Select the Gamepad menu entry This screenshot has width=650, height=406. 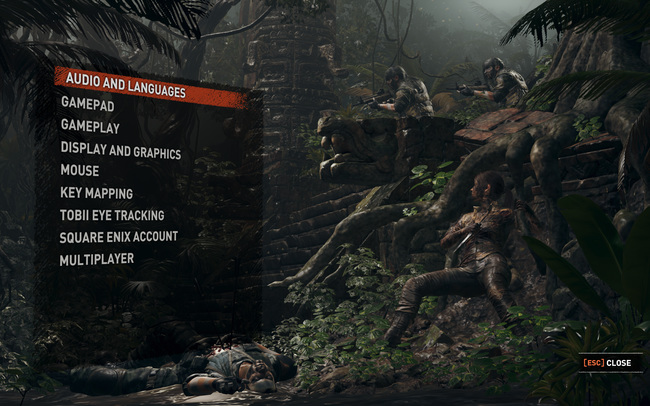tap(90, 104)
